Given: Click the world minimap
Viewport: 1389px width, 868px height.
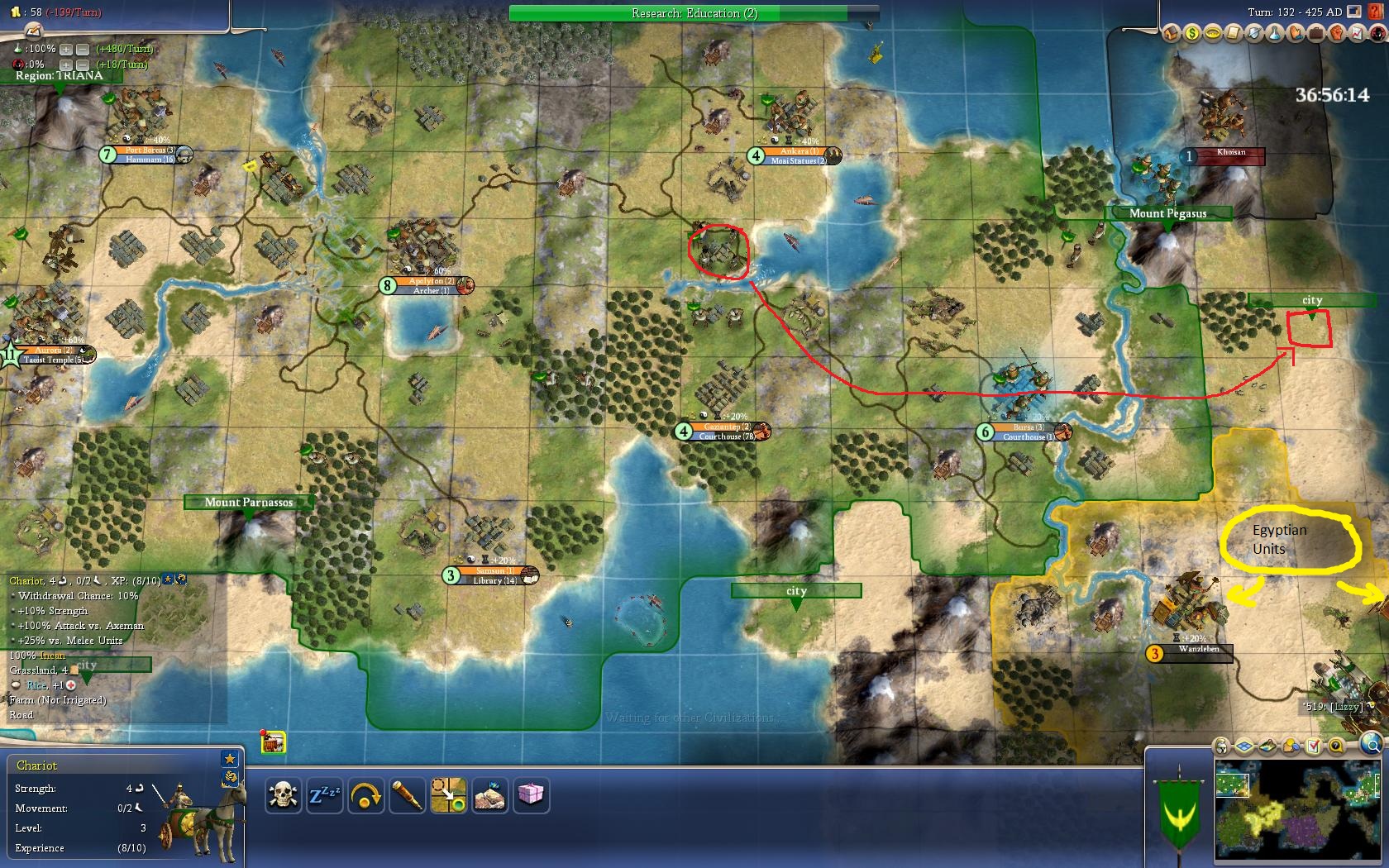Looking at the screenshot, I should click(1297, 810).
